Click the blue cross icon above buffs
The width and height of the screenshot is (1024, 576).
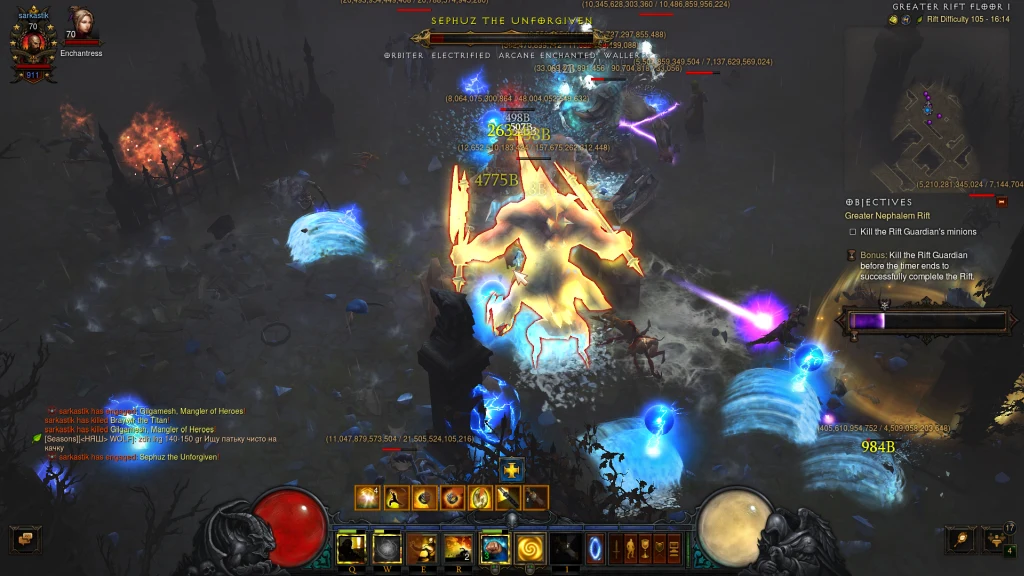pyautogui.click(x=511, y=469)
